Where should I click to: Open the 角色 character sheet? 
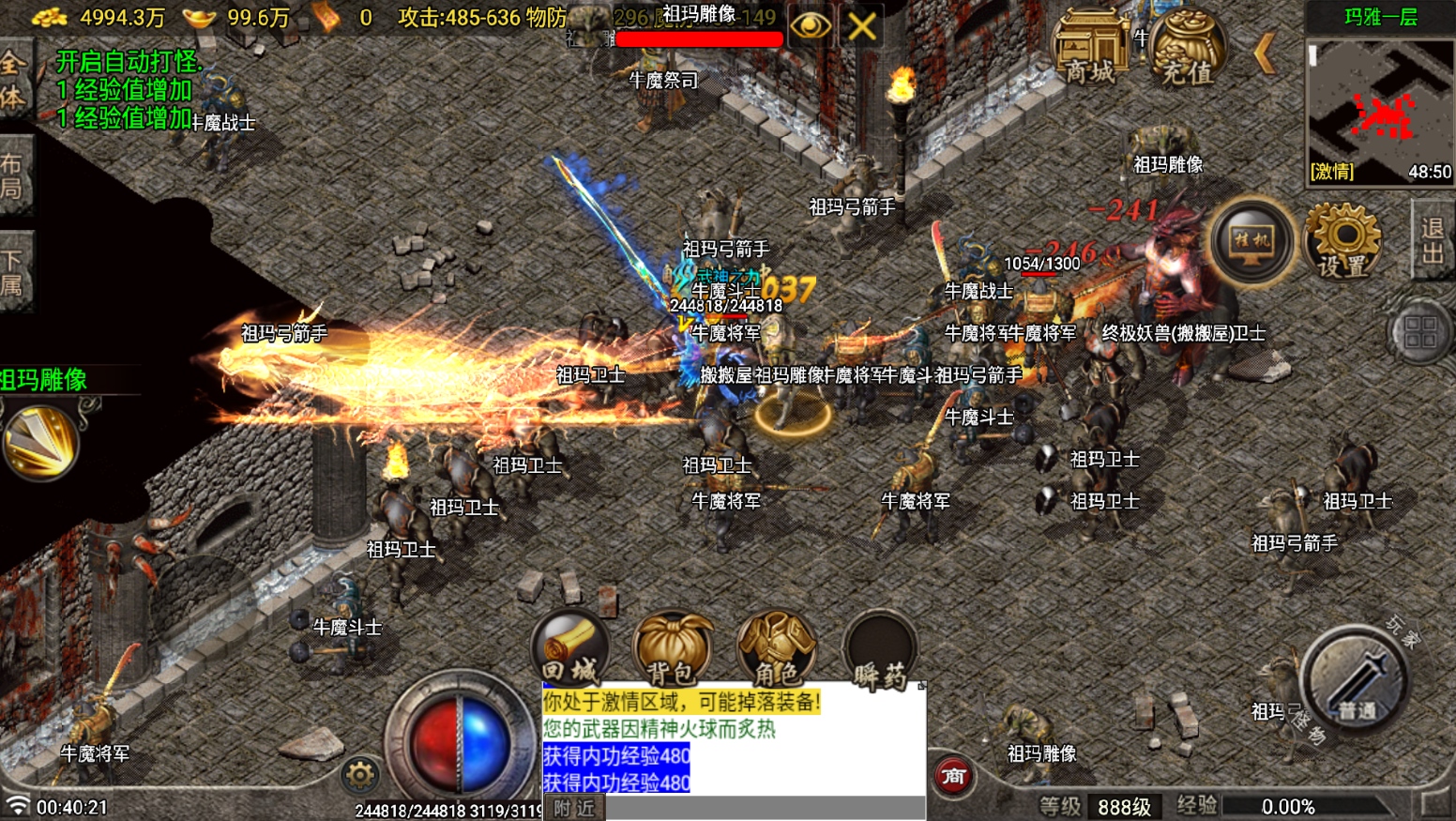[x=776, y=649]
